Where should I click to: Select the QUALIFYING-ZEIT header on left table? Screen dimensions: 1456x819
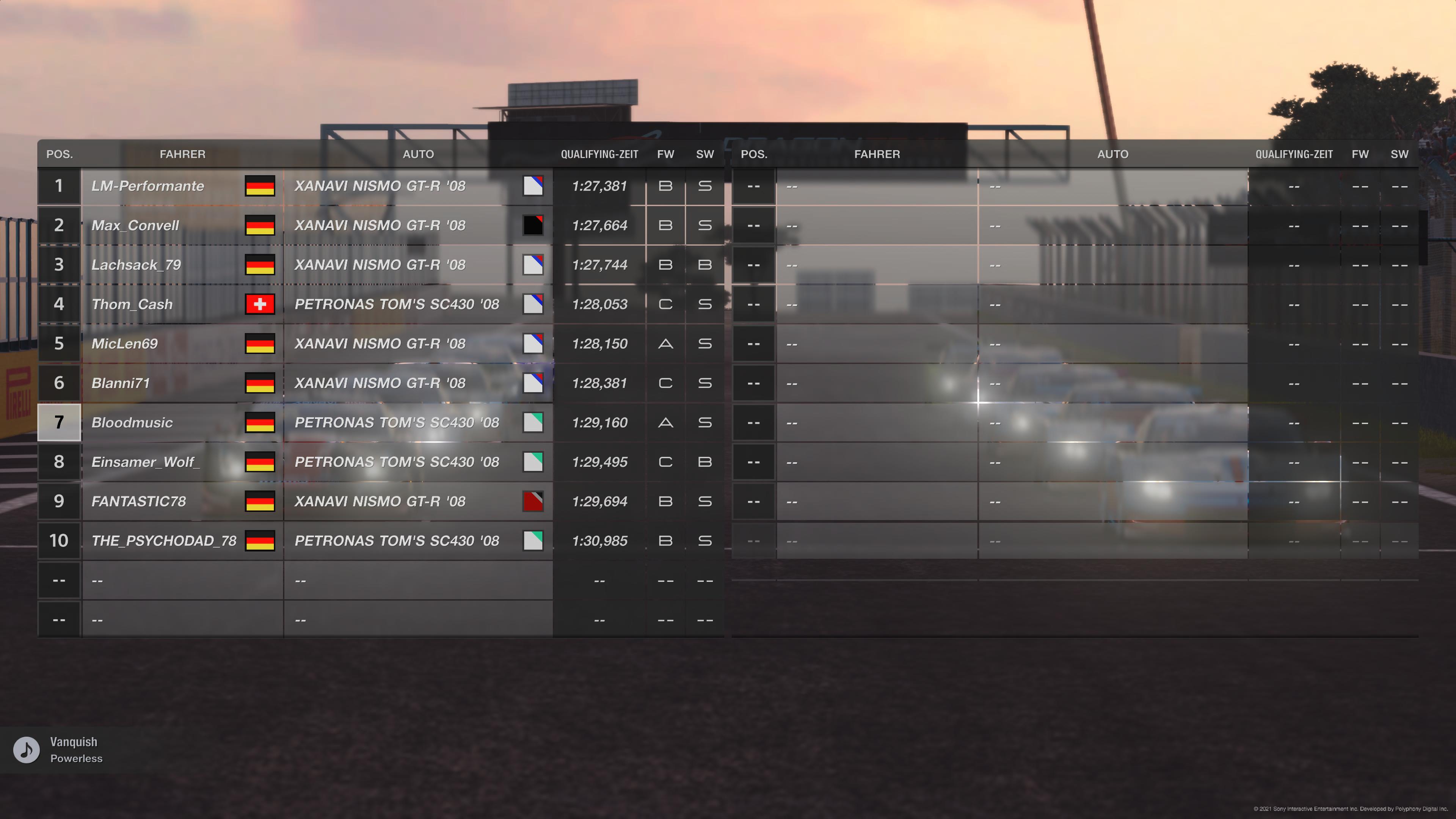pyautogui.click(x=599, y=153)
